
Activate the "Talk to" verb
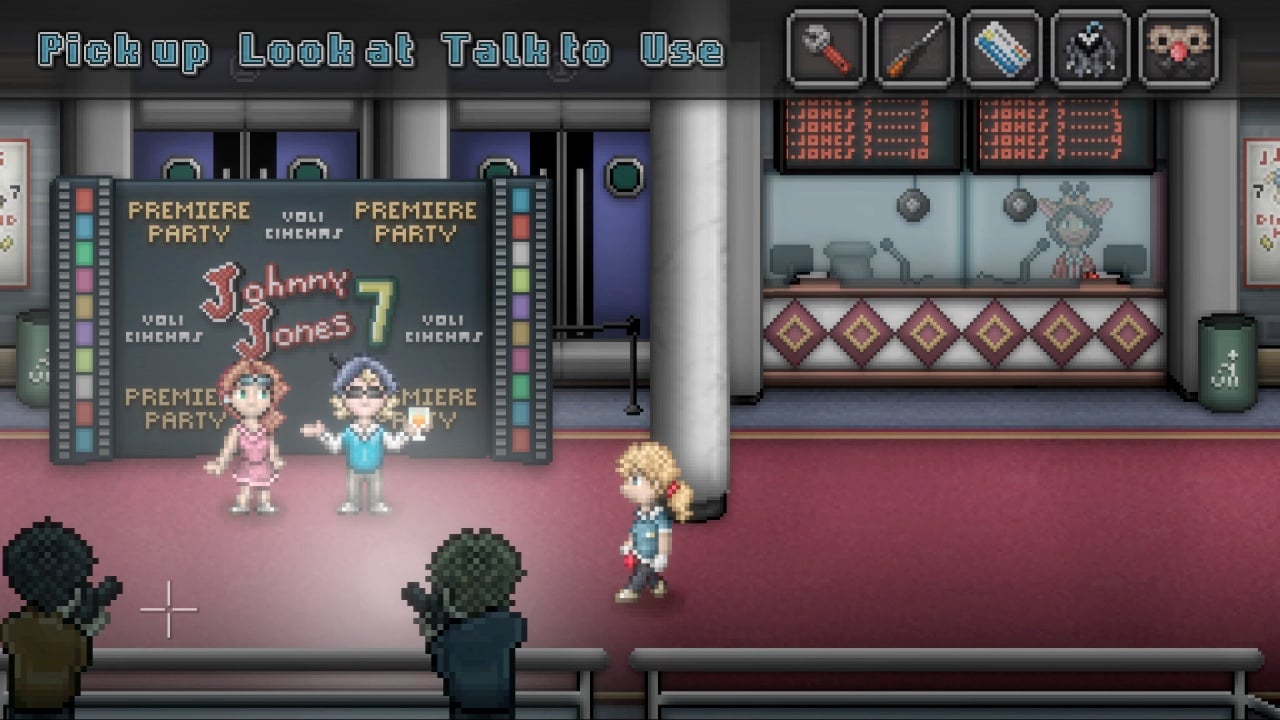click(x=526, y=50)
